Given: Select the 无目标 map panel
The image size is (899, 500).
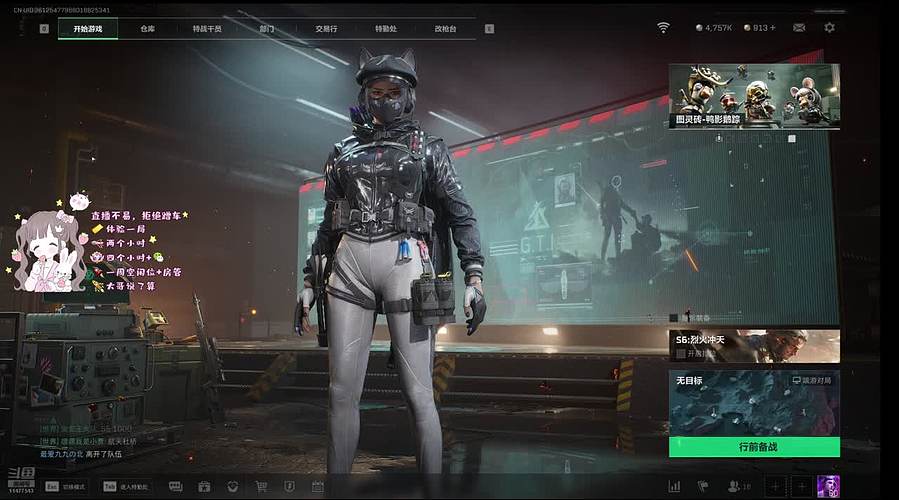Looking at the screenshot, I should tap(754, 402).
